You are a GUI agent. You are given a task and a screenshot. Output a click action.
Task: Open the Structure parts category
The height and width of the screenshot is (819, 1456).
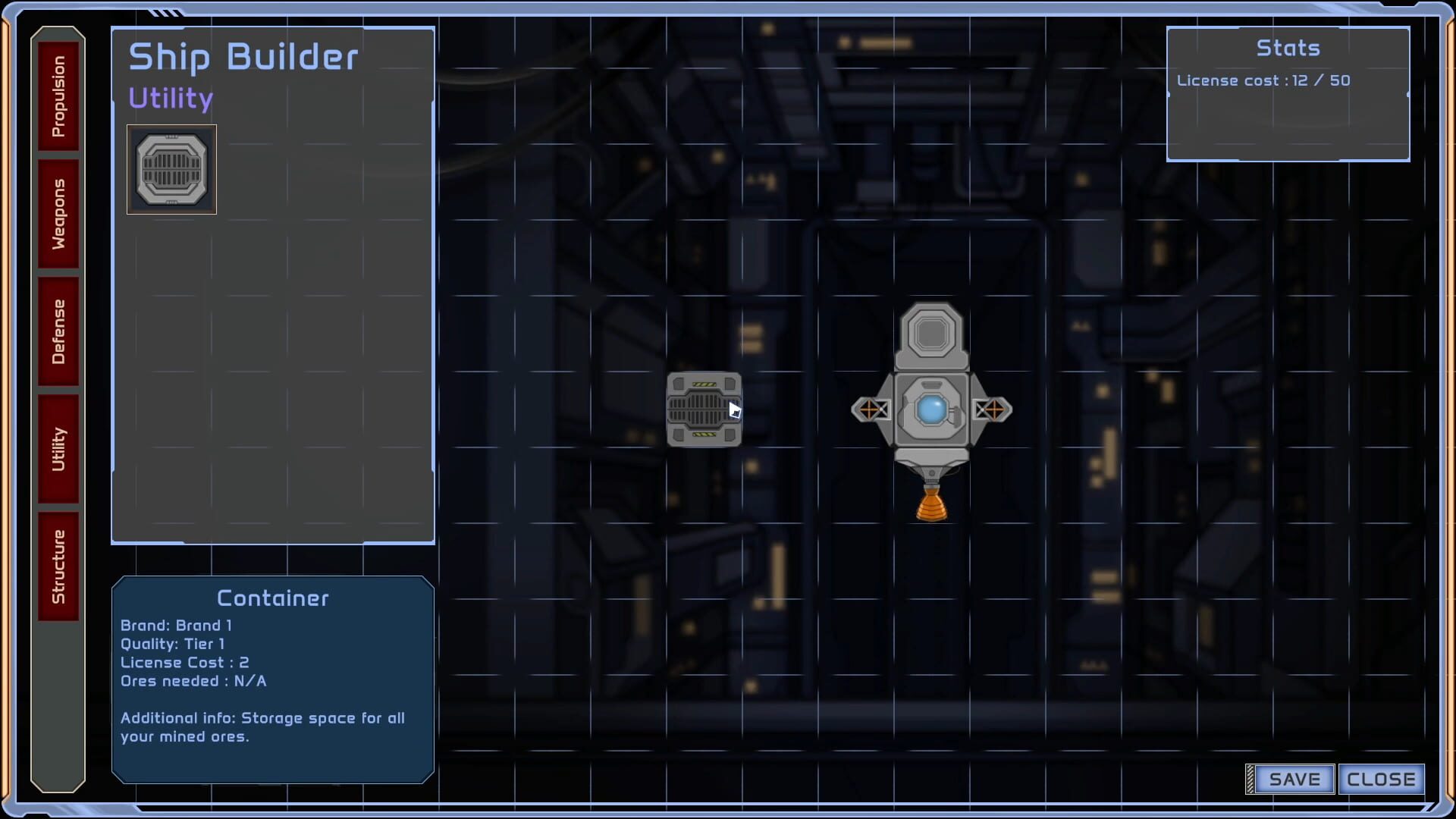click(x=59, y=564)
